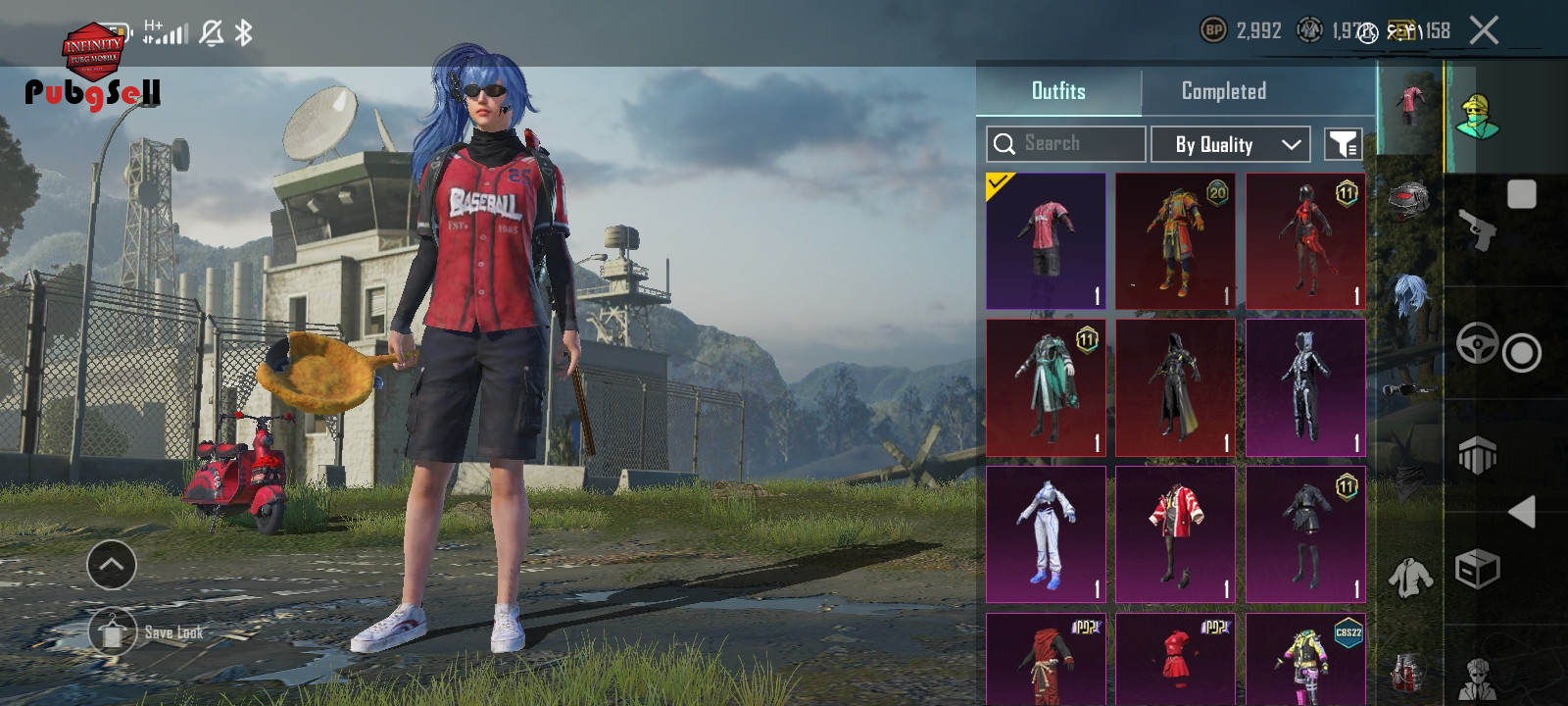Open the Completed tab
This screenshot has height=706, width=1568.
tap(1223, 91)
